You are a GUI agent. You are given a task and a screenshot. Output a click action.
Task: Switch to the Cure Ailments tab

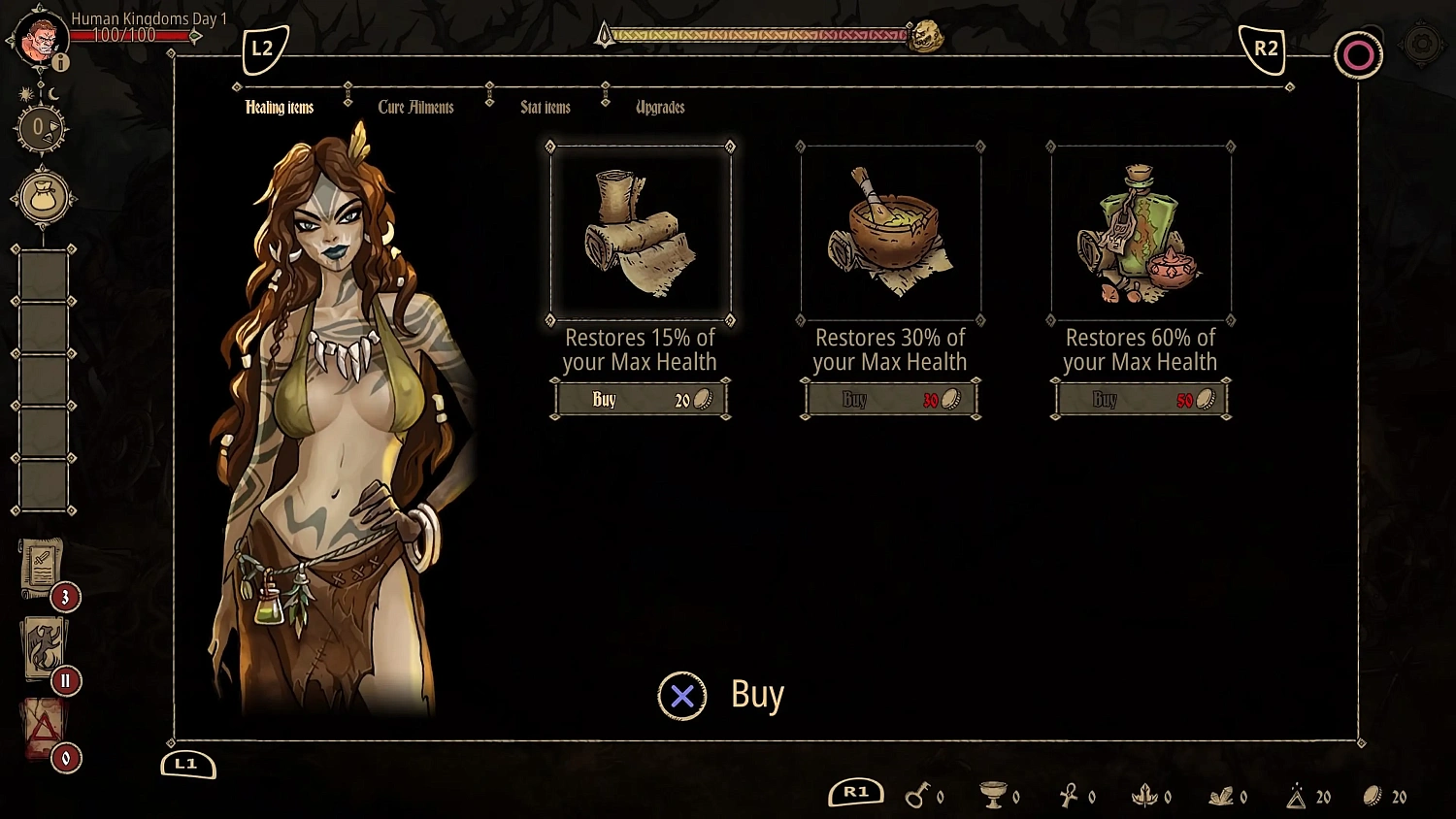[x=417, y=107]
